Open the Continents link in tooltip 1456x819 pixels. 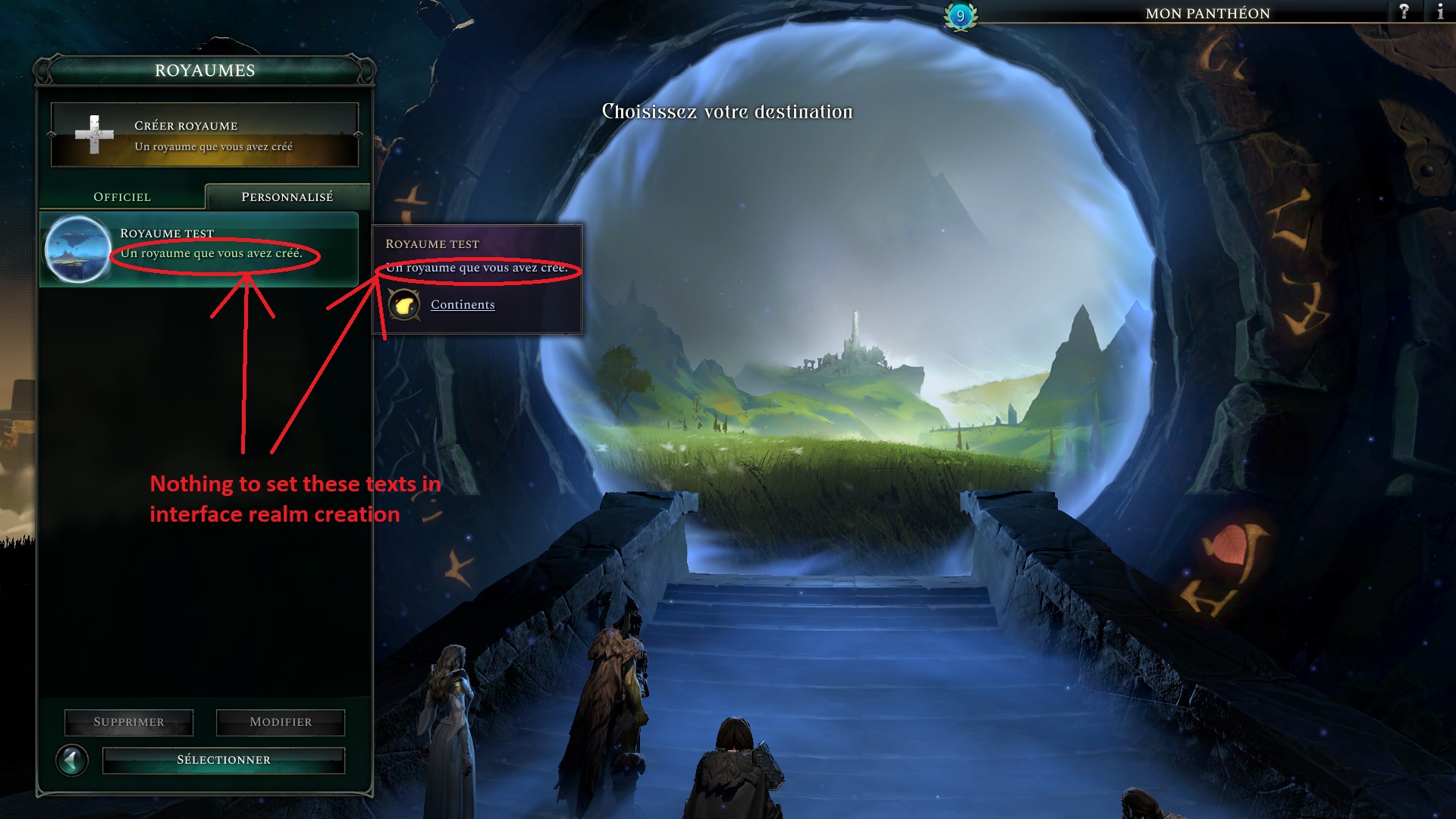tap(462, 304)
